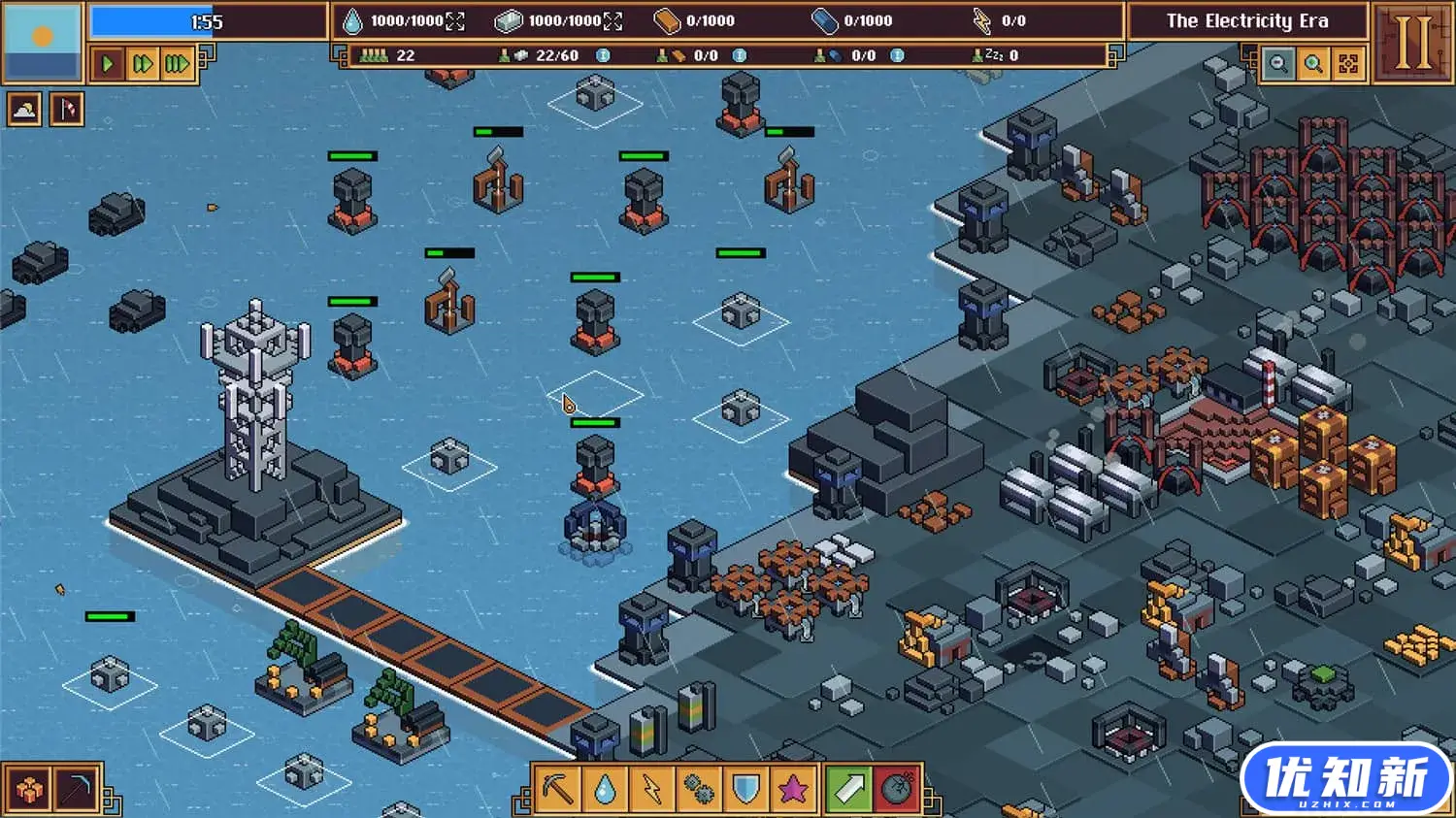Open the gears industry category

pos(699,789)
